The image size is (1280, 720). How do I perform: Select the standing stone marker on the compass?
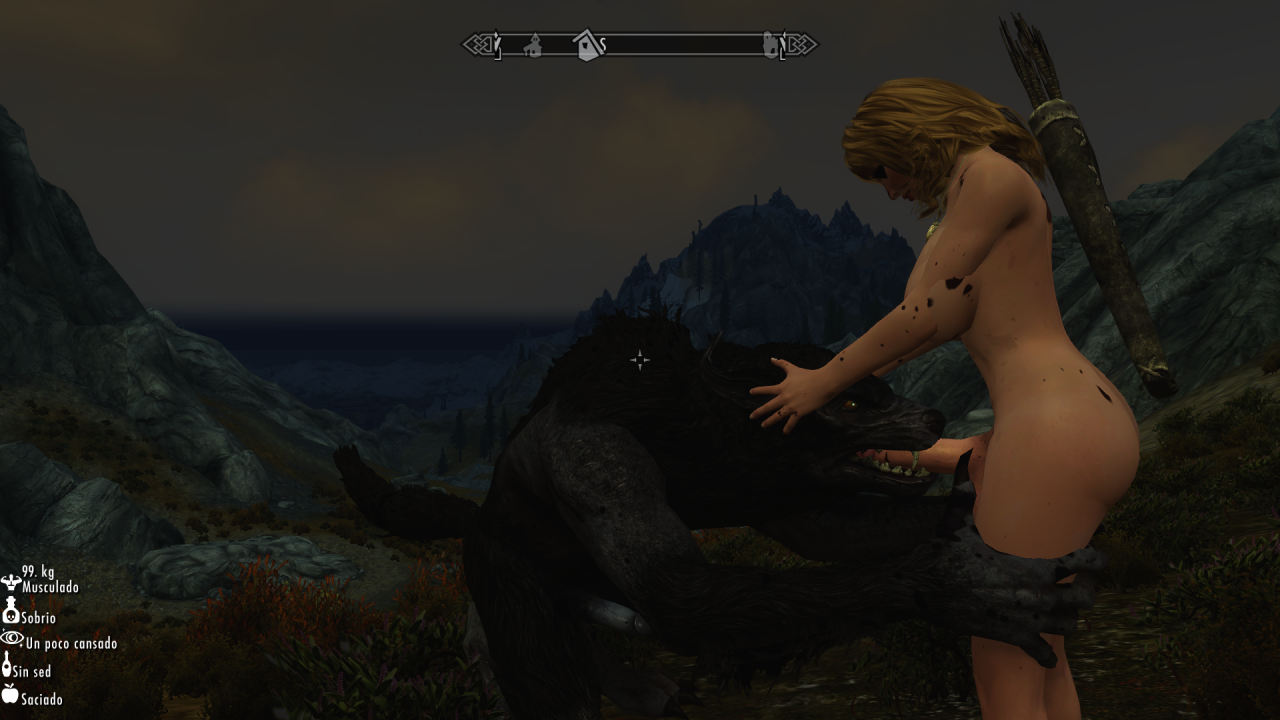(x=771, y=45)
